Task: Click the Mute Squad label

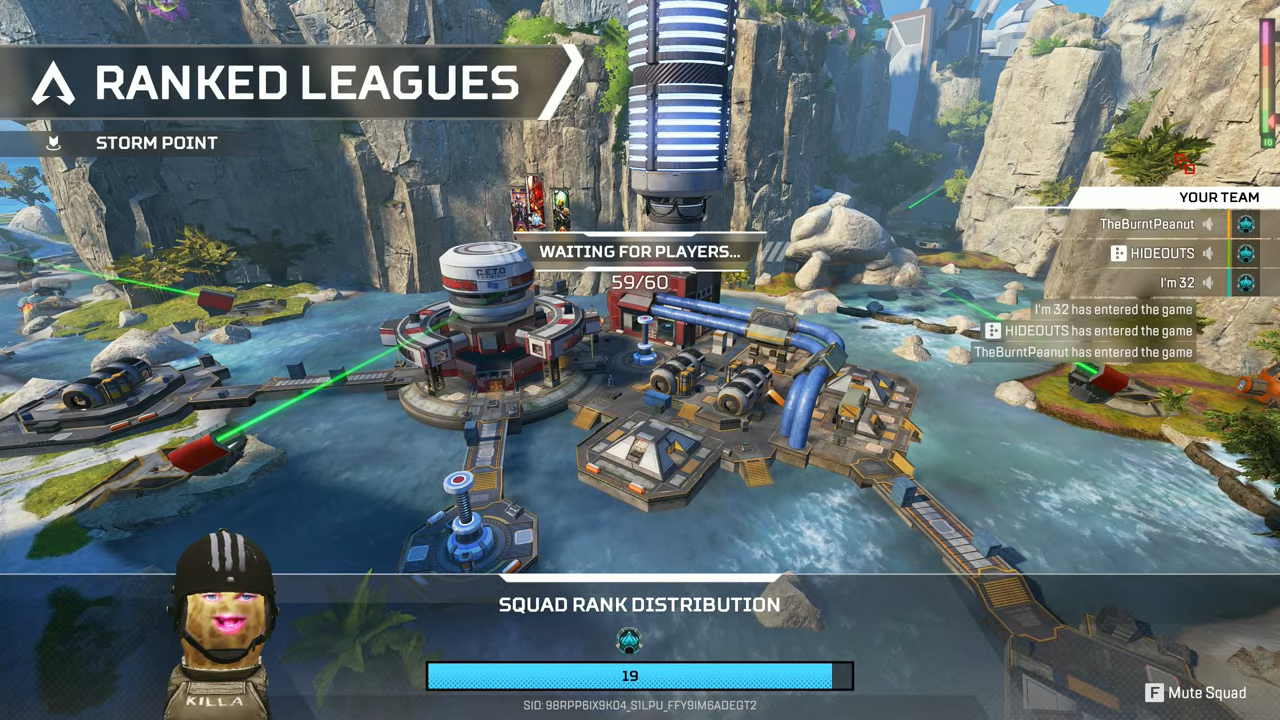Action: click(1206, 693)
